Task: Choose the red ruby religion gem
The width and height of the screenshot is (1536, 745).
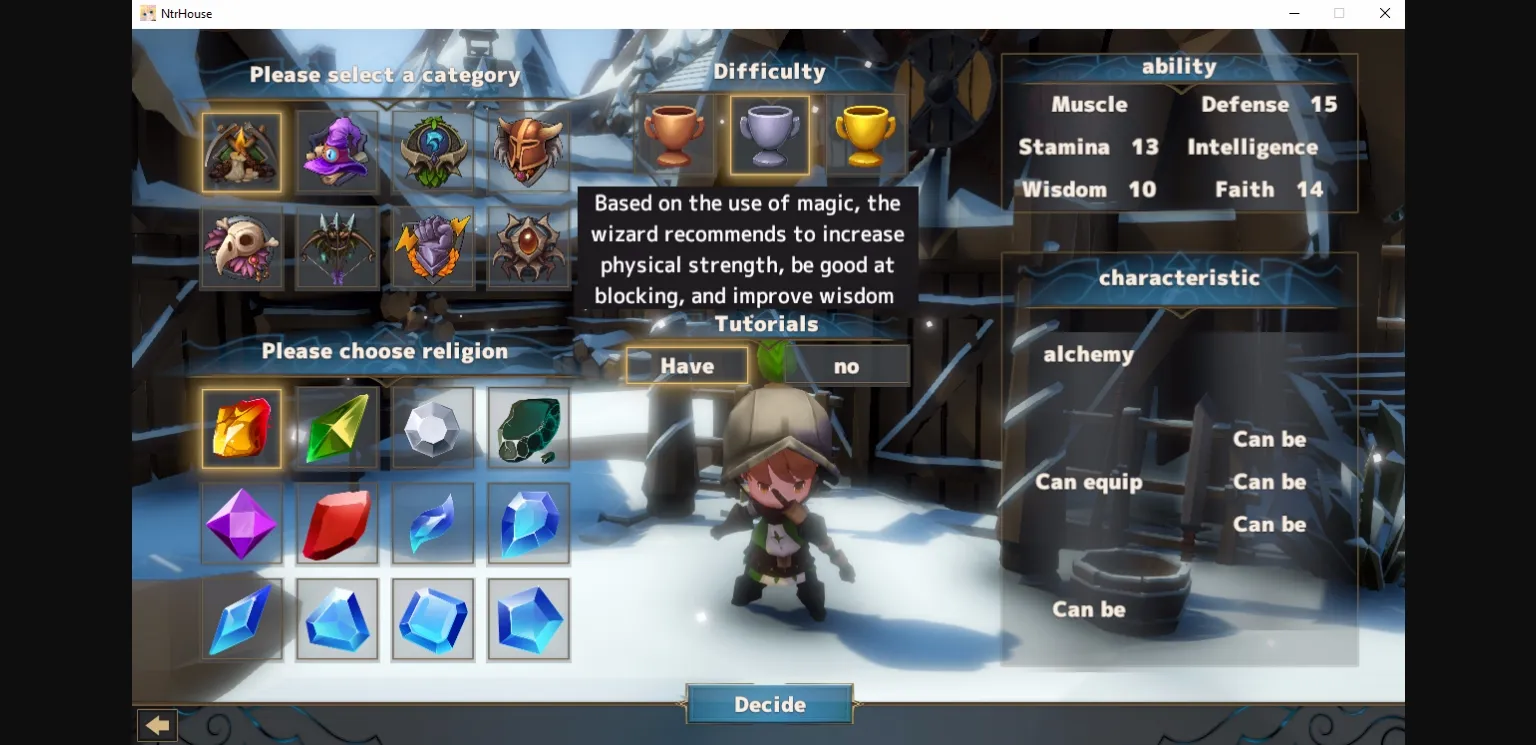Action: [x=337, y=523]
